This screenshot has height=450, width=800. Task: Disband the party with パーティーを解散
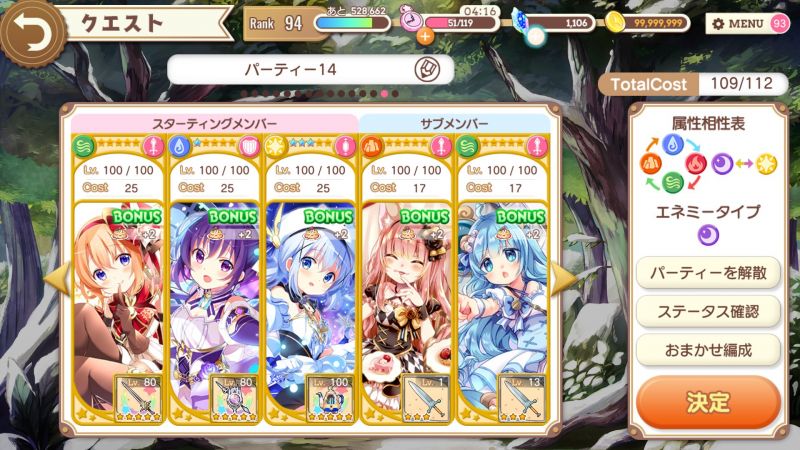click(x=708, y=272)
